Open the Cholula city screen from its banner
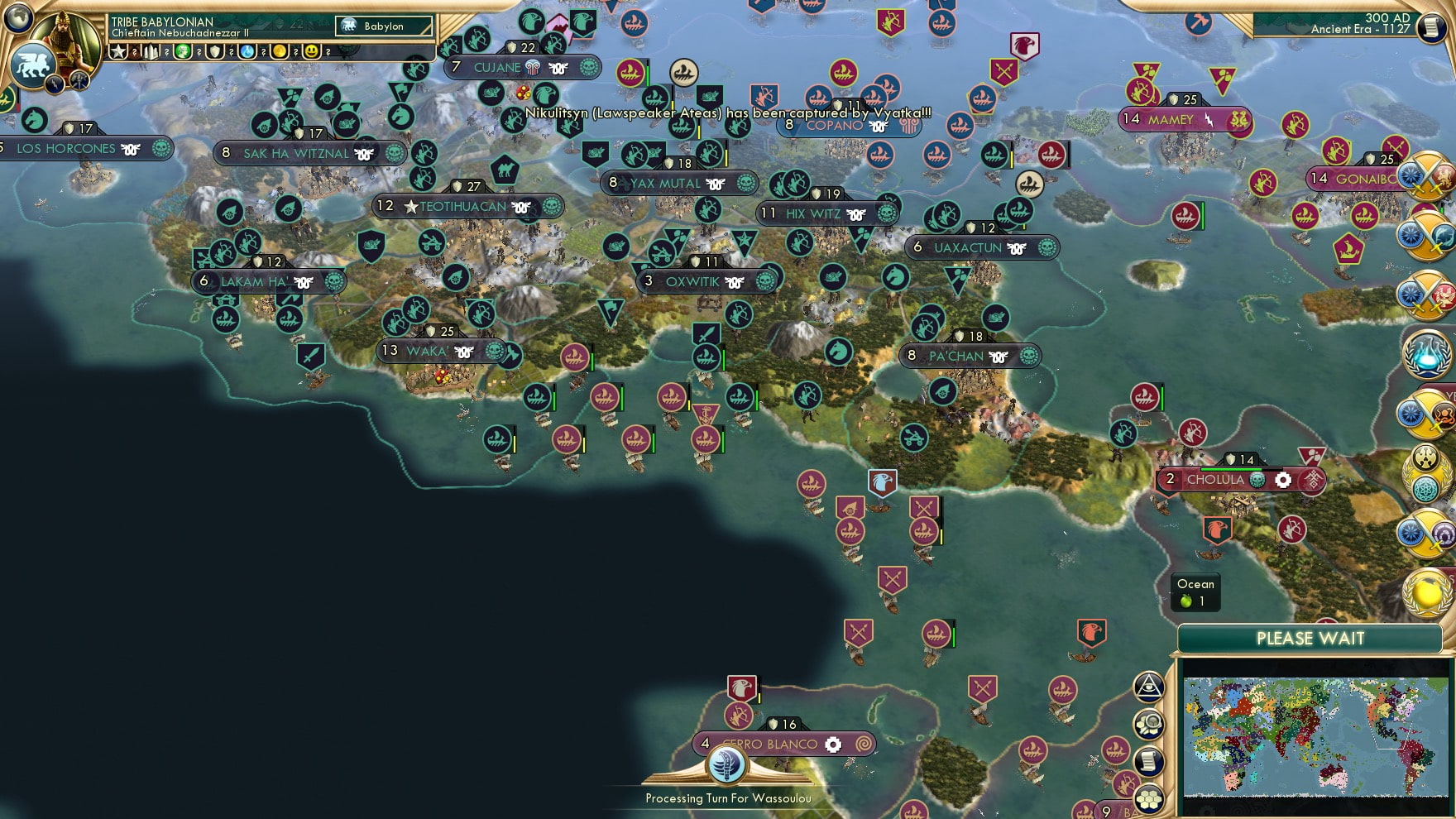 click(x=1214, y=480)
